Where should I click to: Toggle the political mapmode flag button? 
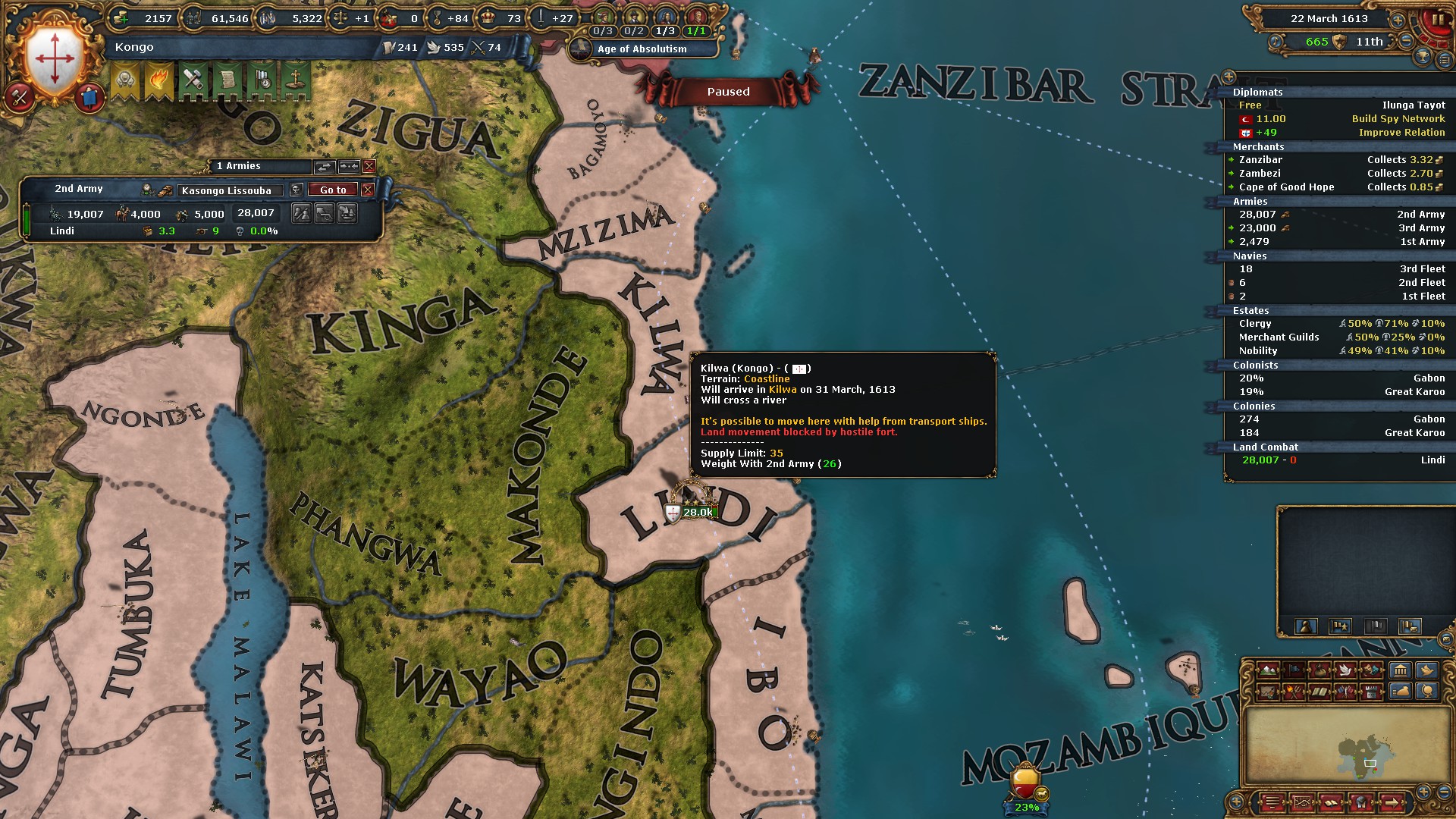1294,670
